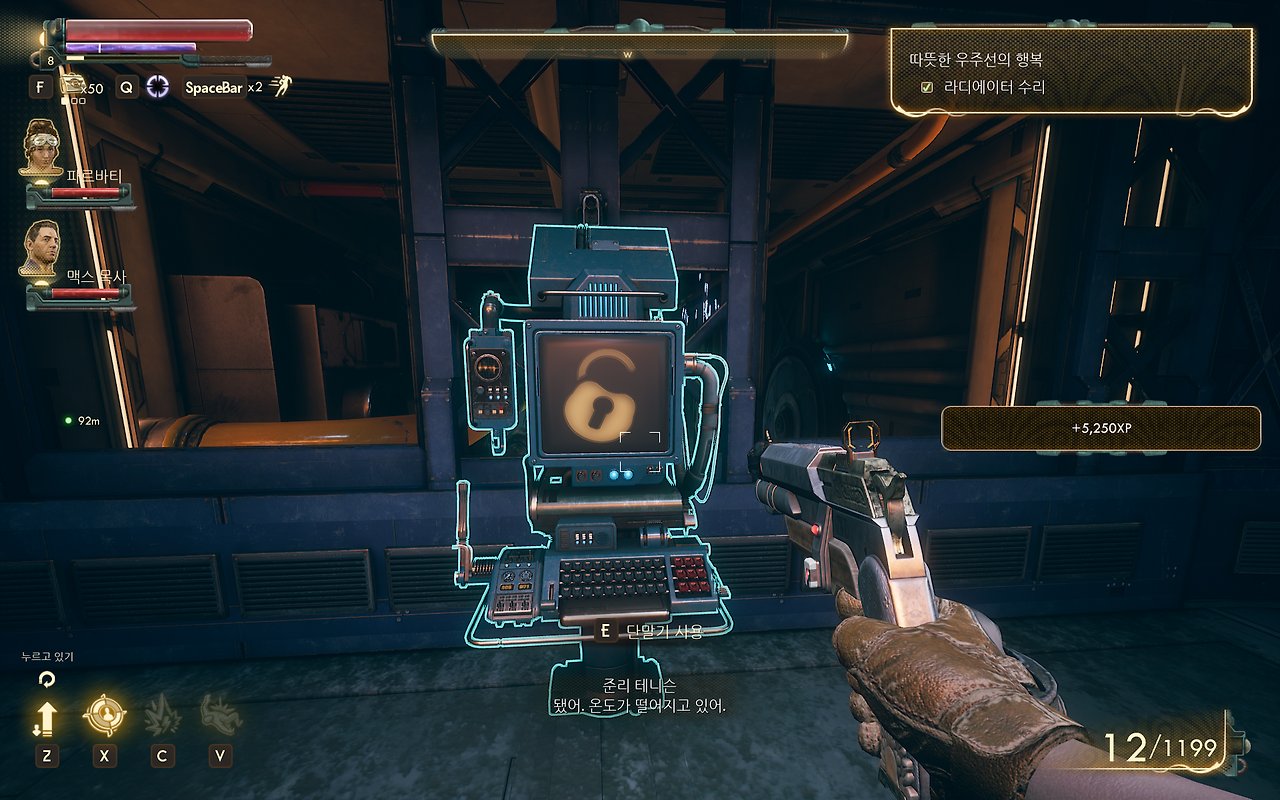
Task: Trigger the dimmed falling-figure companion ability
Action: (x=220, y=715)
